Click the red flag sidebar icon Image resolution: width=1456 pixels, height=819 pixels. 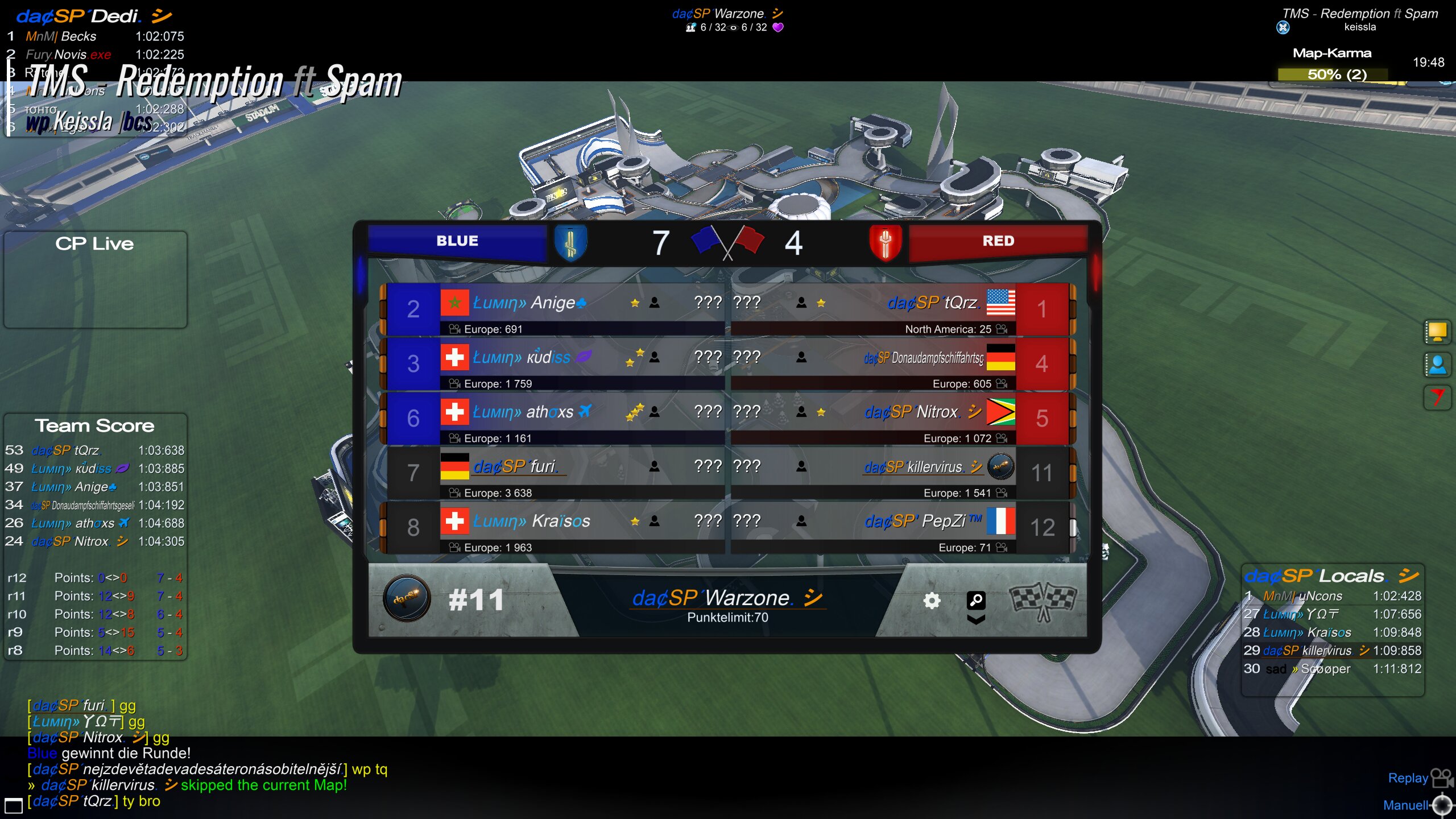click(x=1437, y=397)
